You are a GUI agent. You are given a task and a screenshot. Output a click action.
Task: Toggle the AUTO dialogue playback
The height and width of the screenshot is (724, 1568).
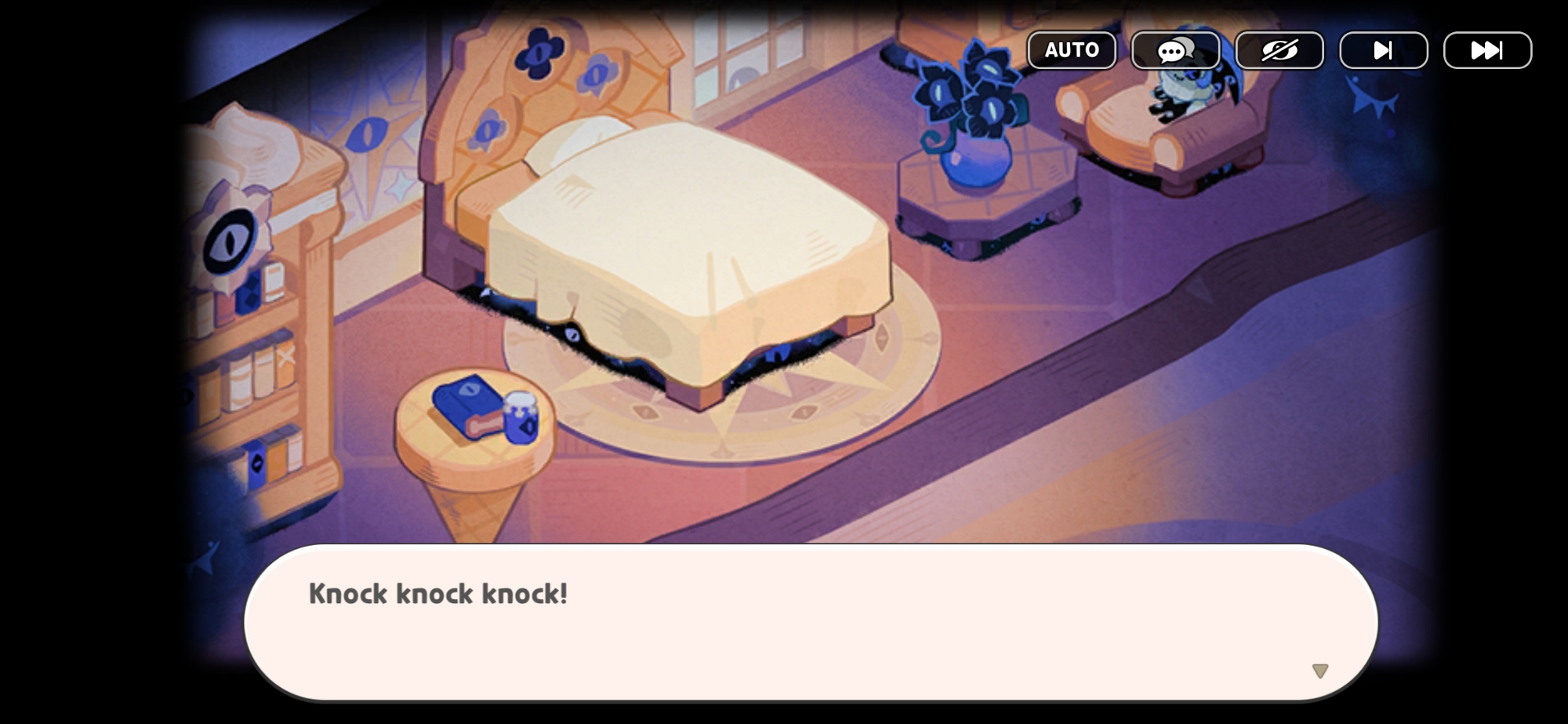(x=1071, y=50)
